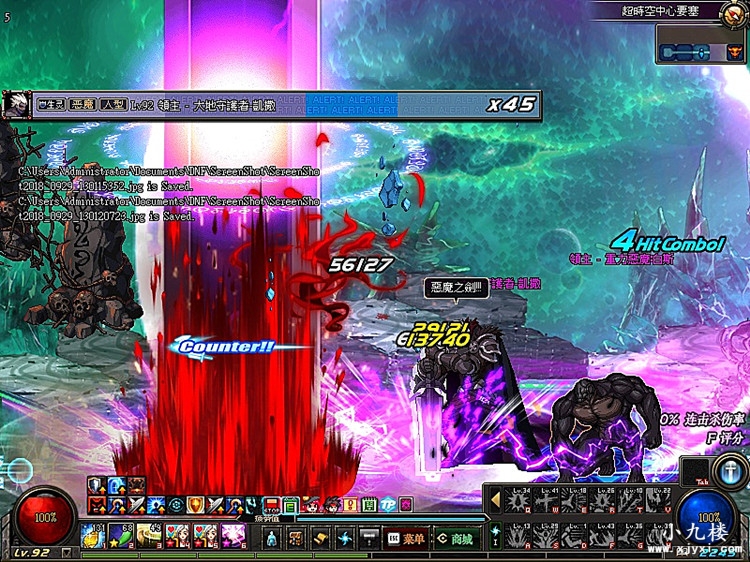Open the 商城 shop button
The height and width of the screenshot is (562, 750).
pyautogui.click(x=454, y=539)
